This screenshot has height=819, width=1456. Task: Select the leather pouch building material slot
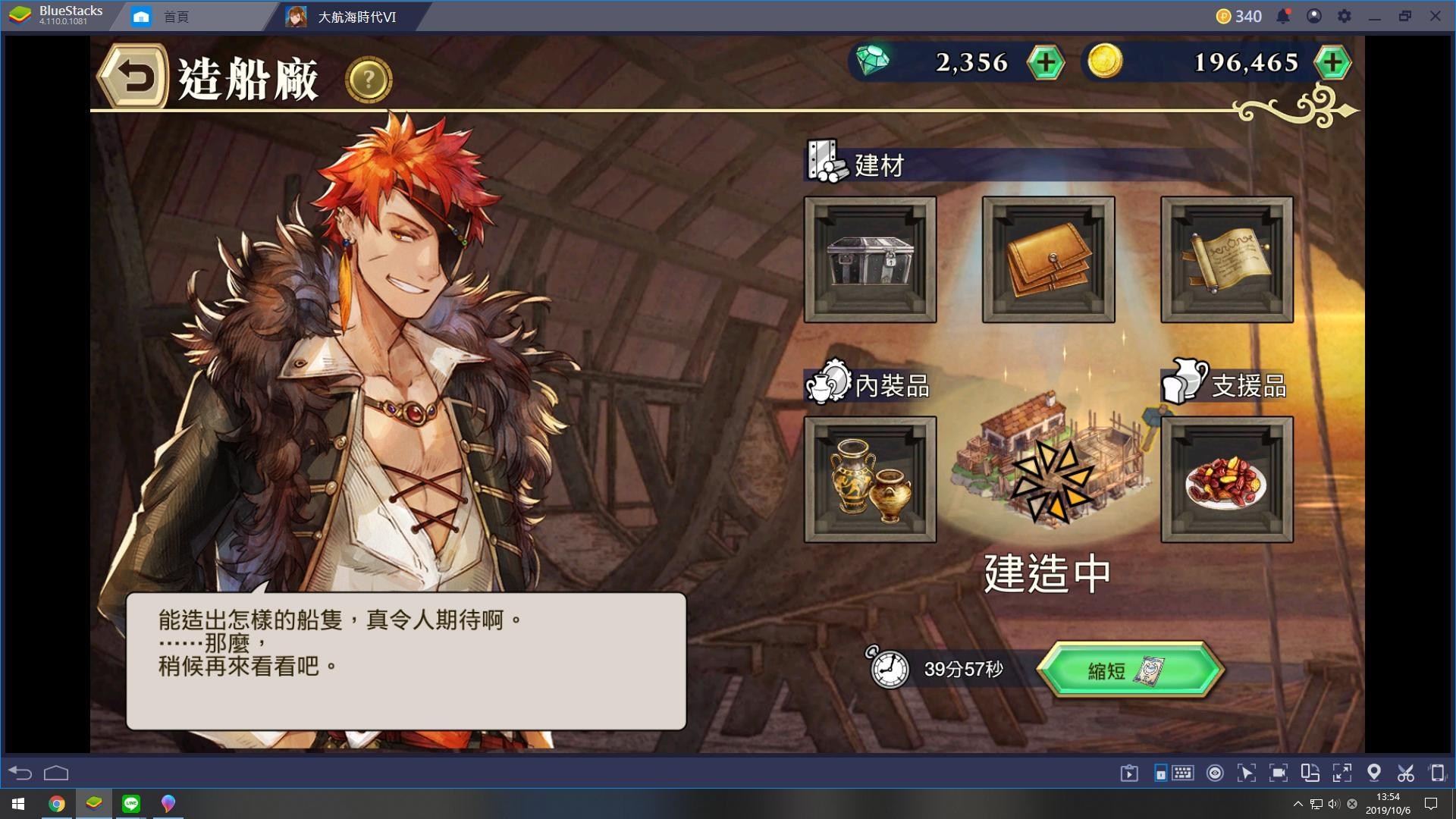click(x=1048, y=259)
